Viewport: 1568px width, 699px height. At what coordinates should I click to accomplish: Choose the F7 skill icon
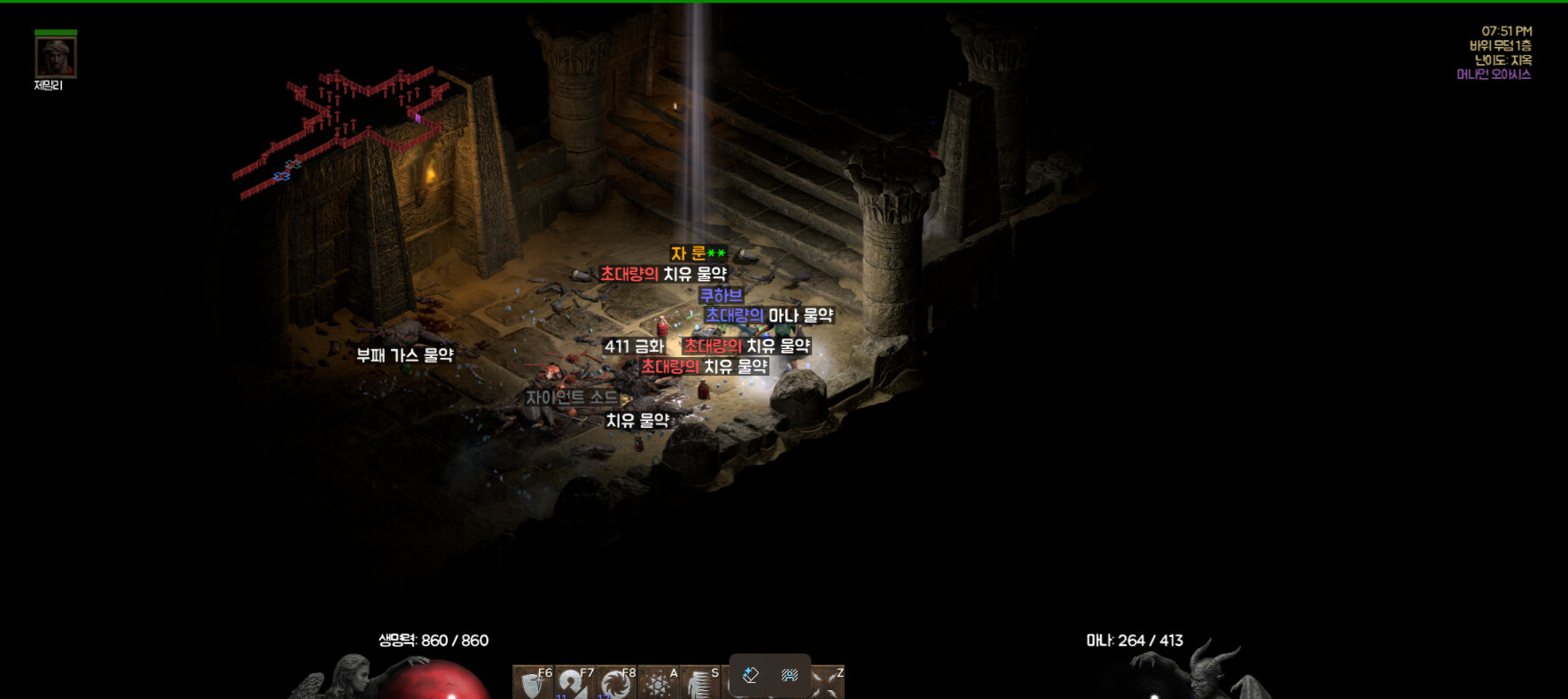[574, 683]
